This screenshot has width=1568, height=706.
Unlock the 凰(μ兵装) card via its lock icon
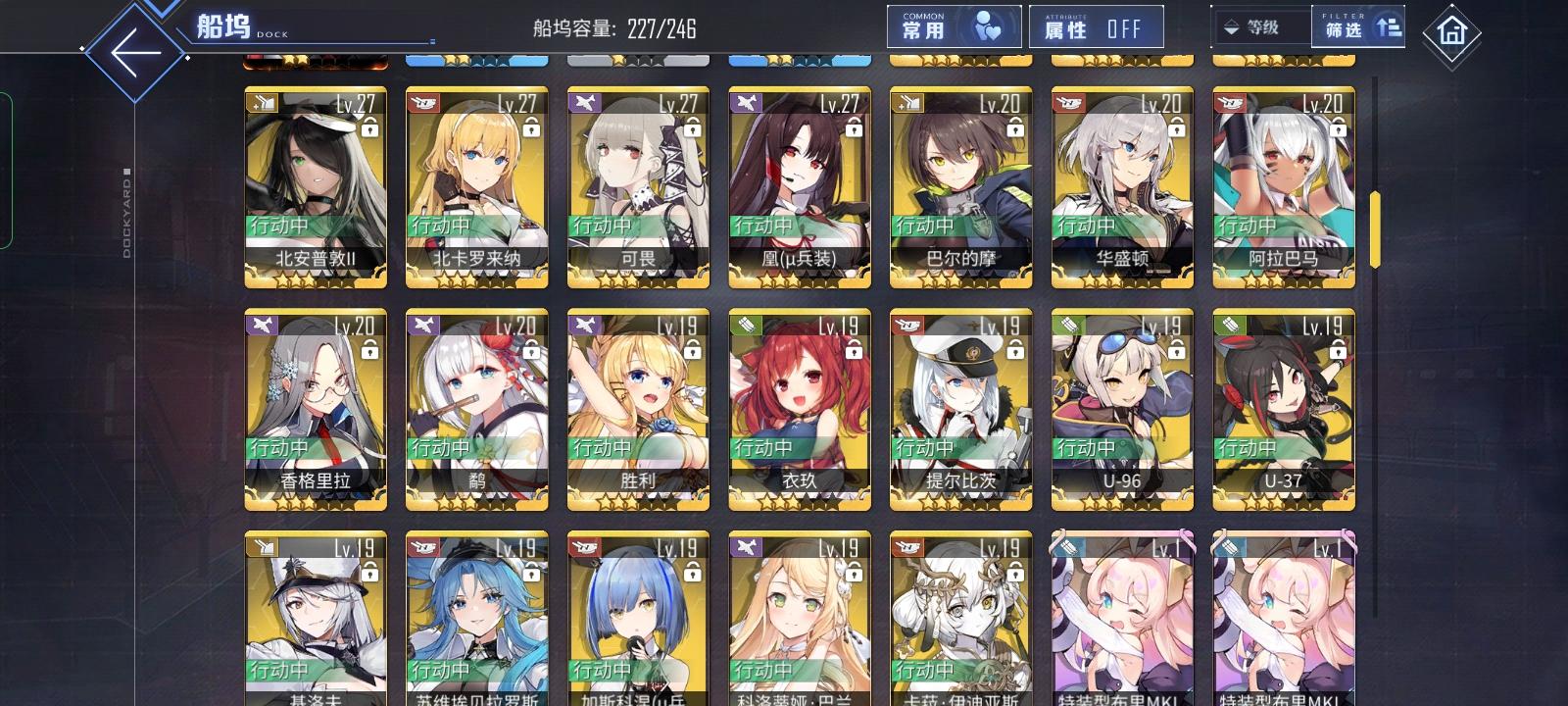pos(855,128)
